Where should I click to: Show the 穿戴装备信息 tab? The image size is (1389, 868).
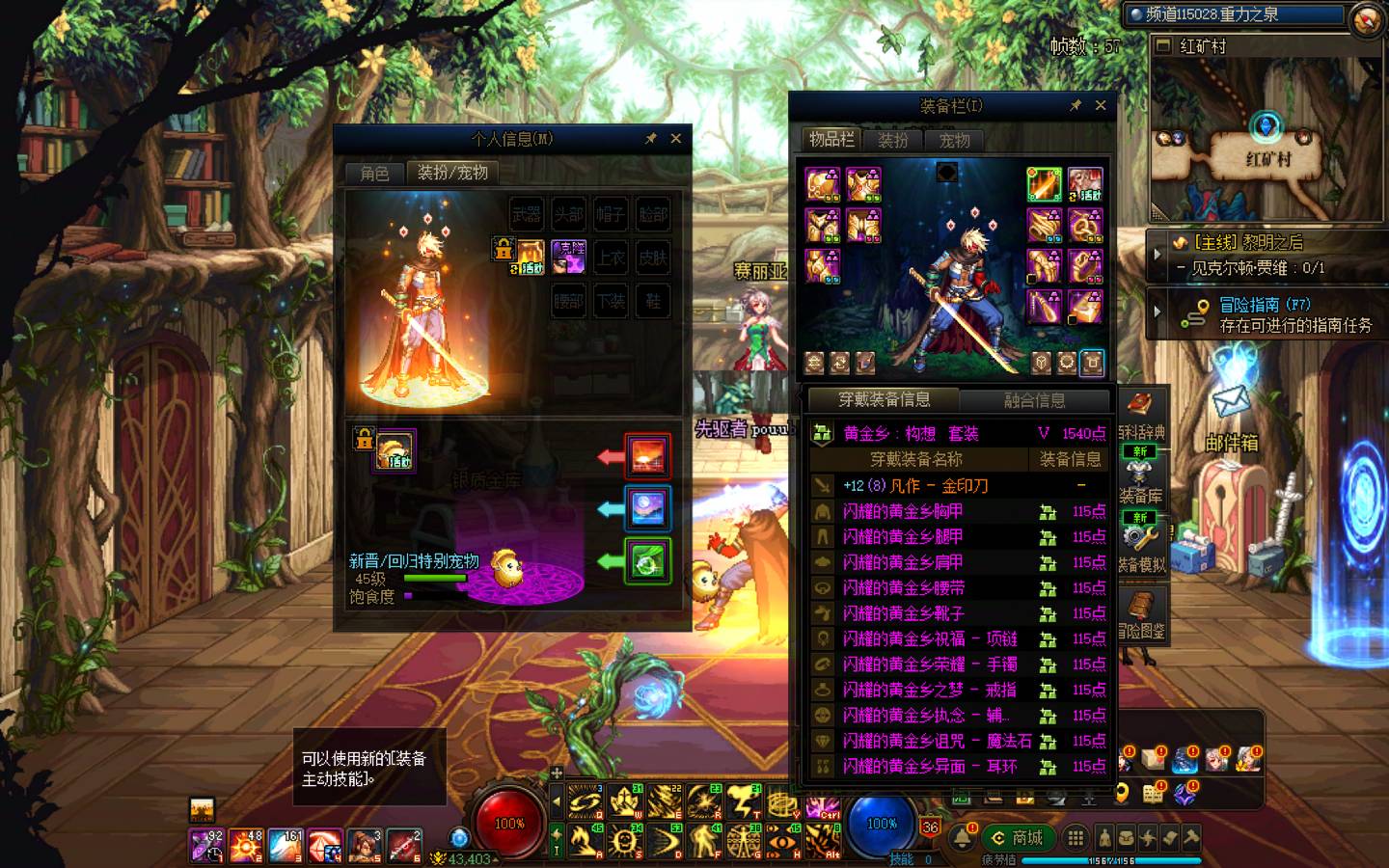[884, 399]
